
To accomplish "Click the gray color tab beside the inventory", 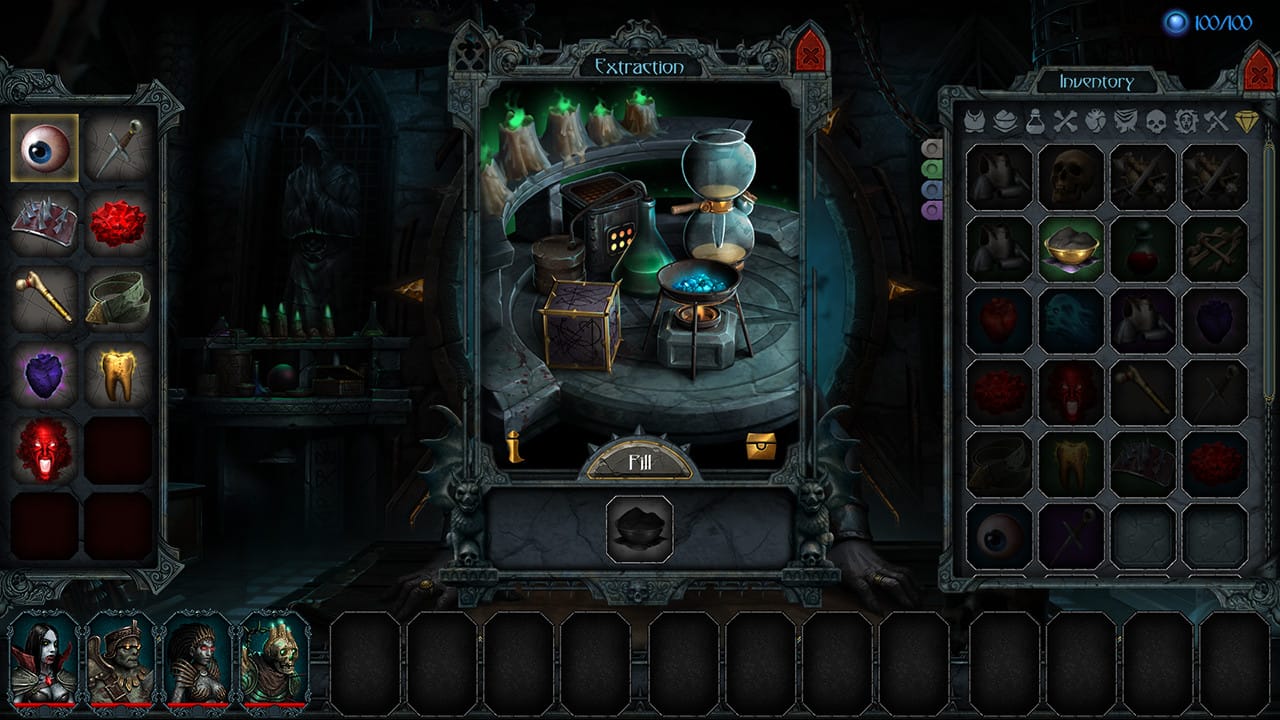I will pos(930,147).
